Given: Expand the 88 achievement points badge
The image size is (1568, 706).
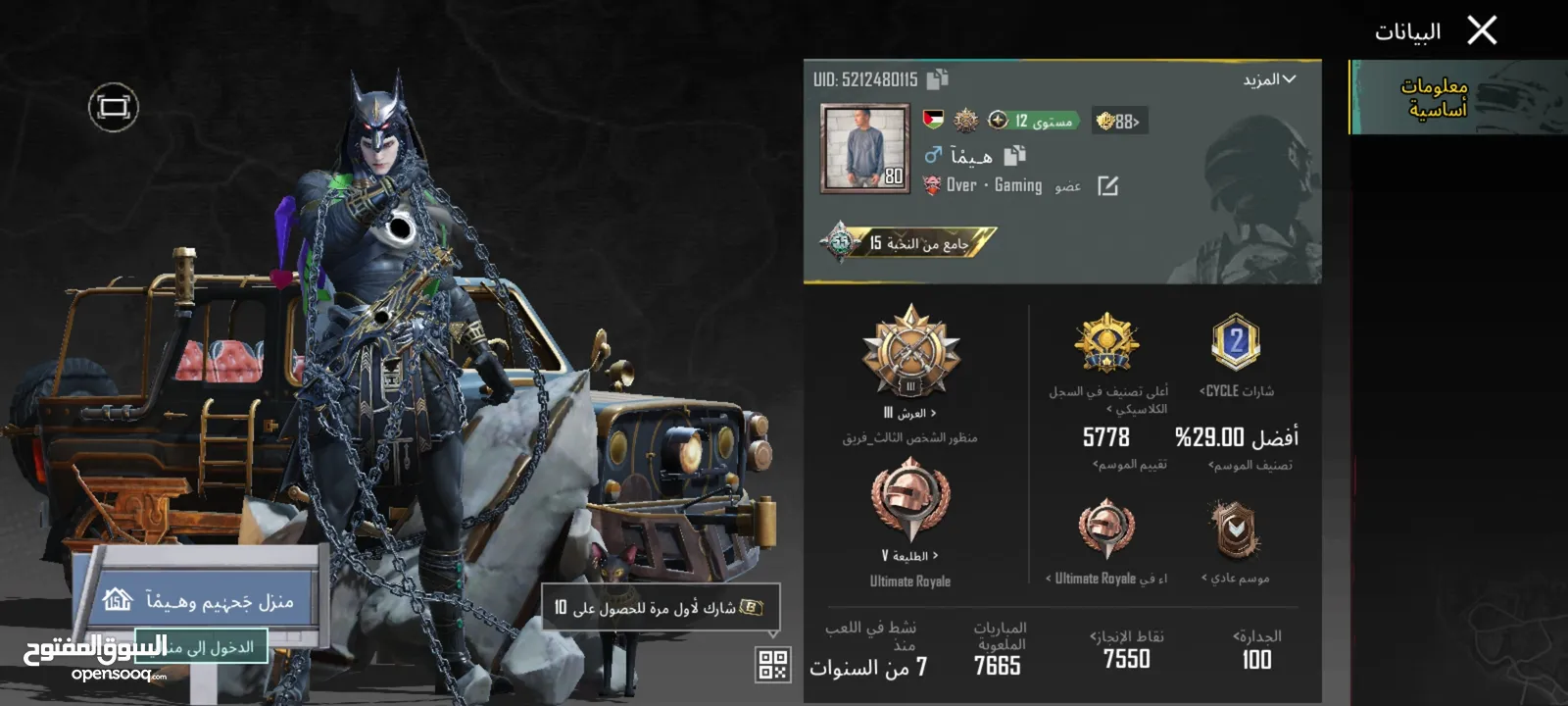Looking at the screenshot, I should (1117, 121).
